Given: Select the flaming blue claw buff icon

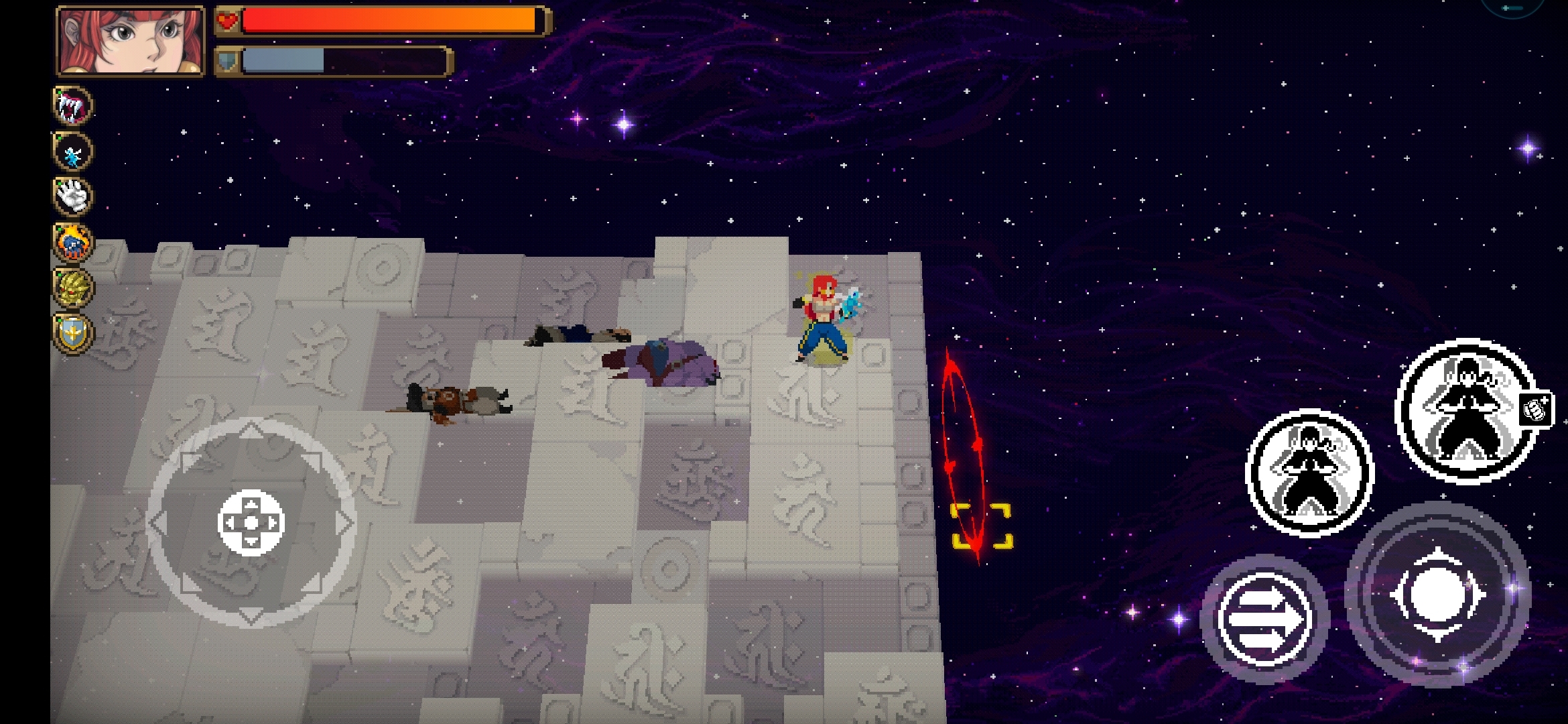Looking at the screenshot, I should tap(72, 242).
